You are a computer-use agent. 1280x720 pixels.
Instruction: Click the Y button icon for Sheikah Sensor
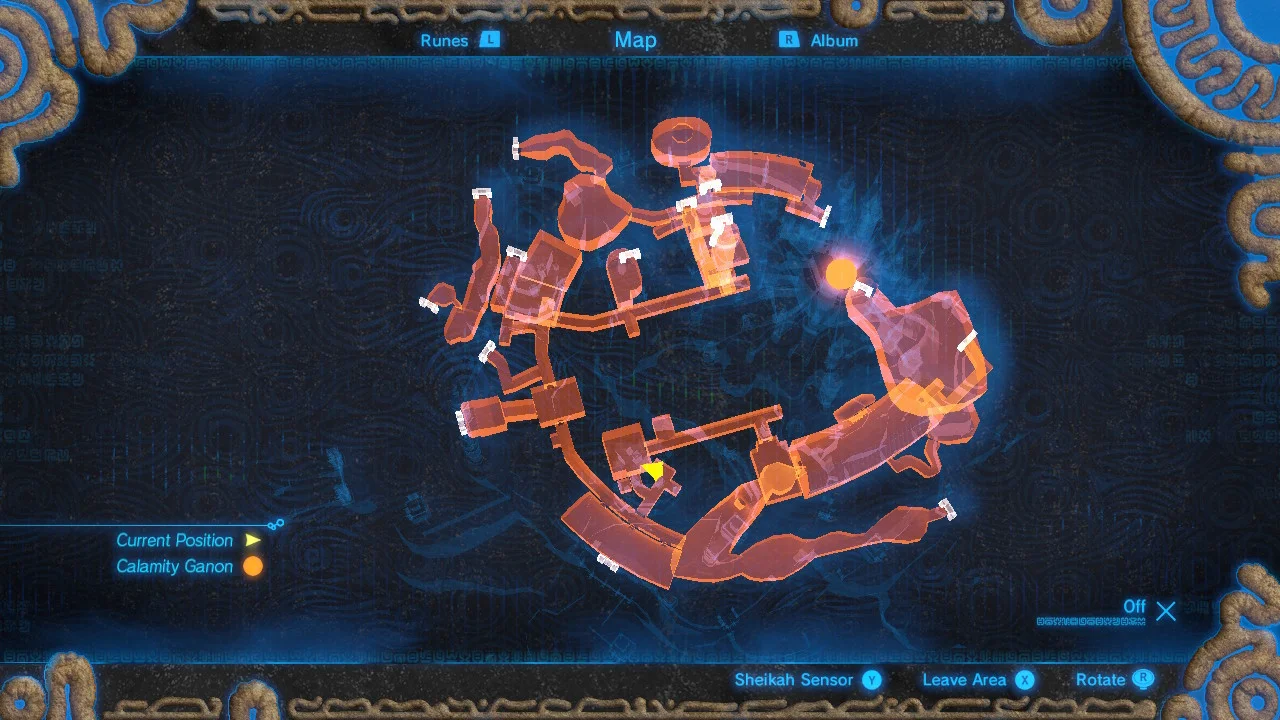pos(872,679)
